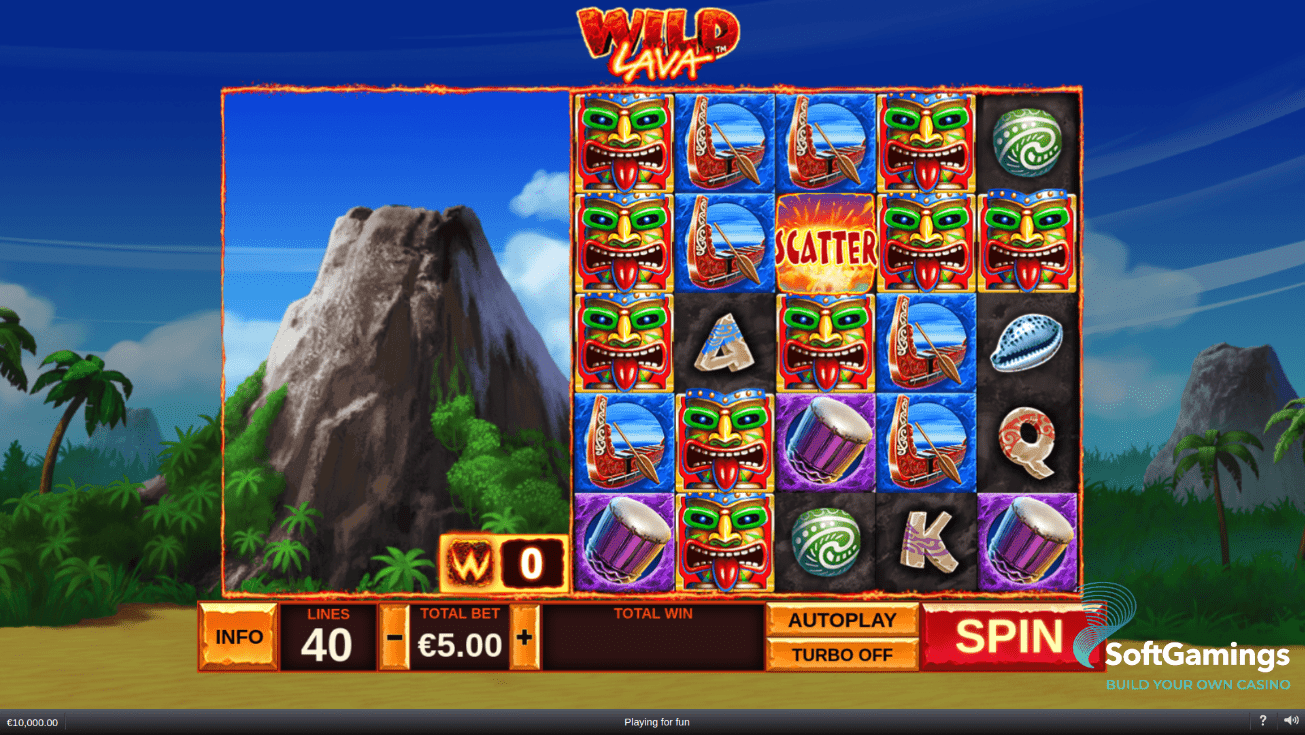Viewport: 1305px width, 735px height.
Task: Click the red tiki mask on the top row
Action: [x=623, y=143]
